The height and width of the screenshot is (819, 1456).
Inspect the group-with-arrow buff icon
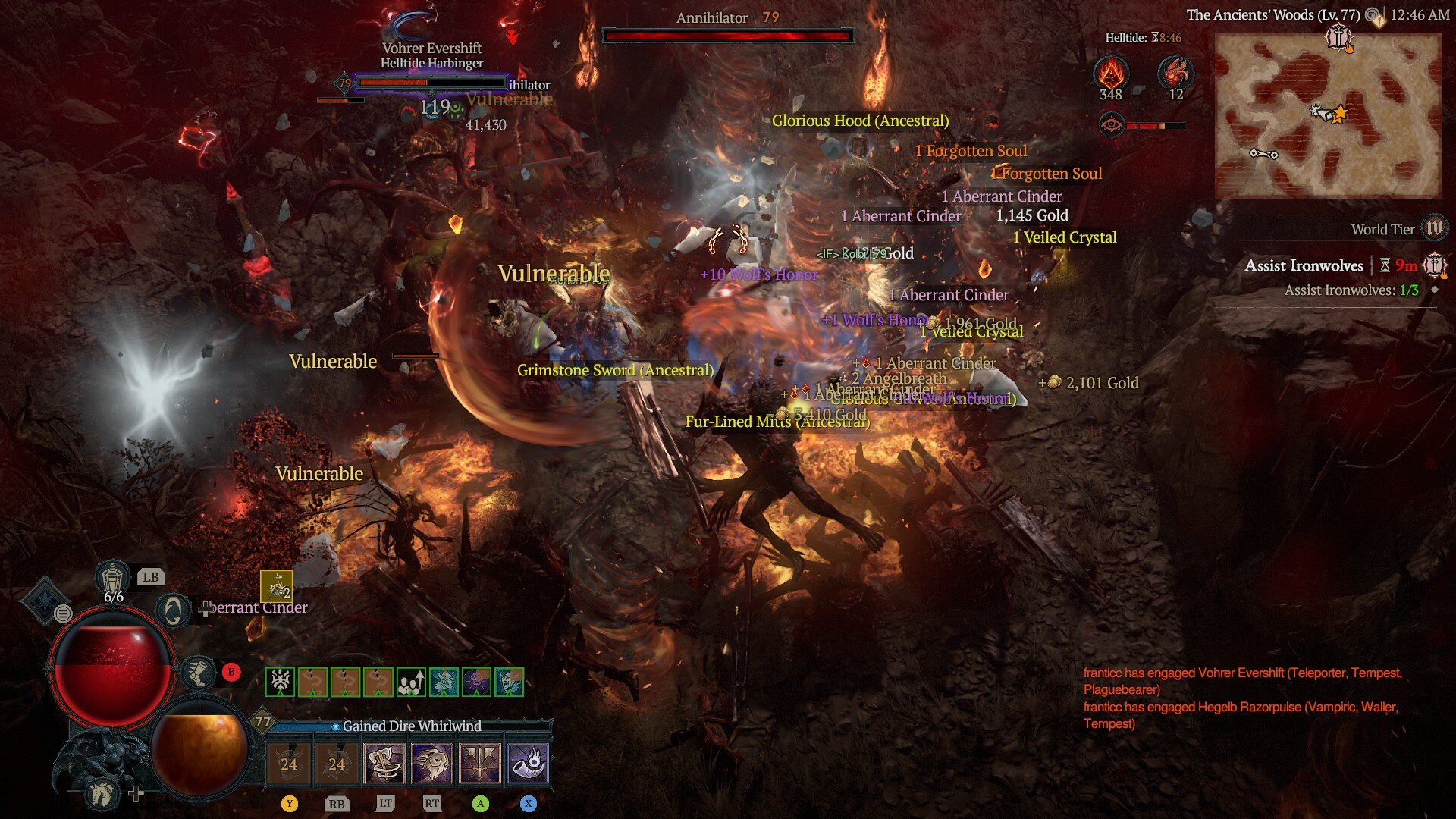pos(411,682)
